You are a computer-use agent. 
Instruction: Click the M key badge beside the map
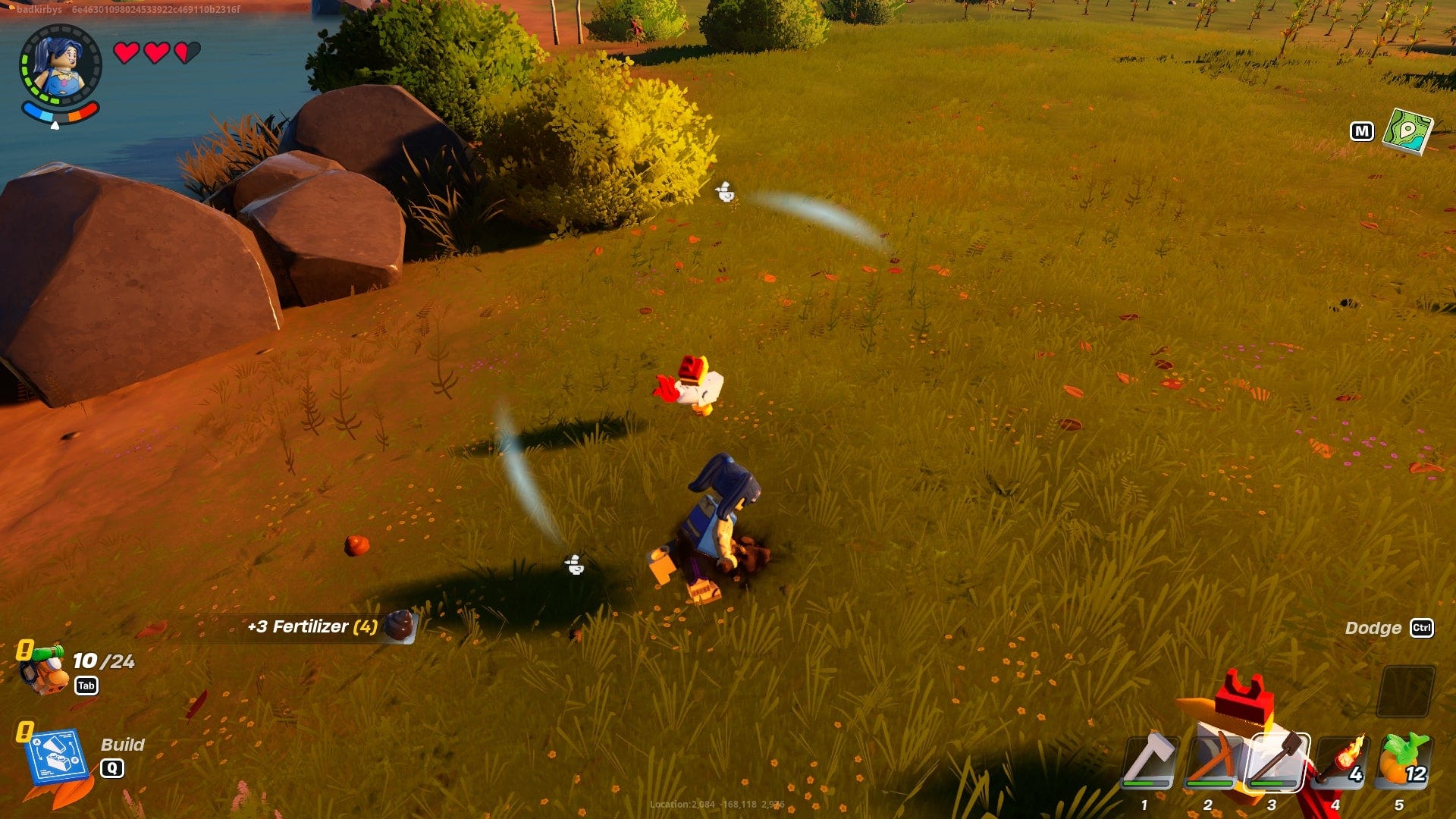coord(1363,131)
